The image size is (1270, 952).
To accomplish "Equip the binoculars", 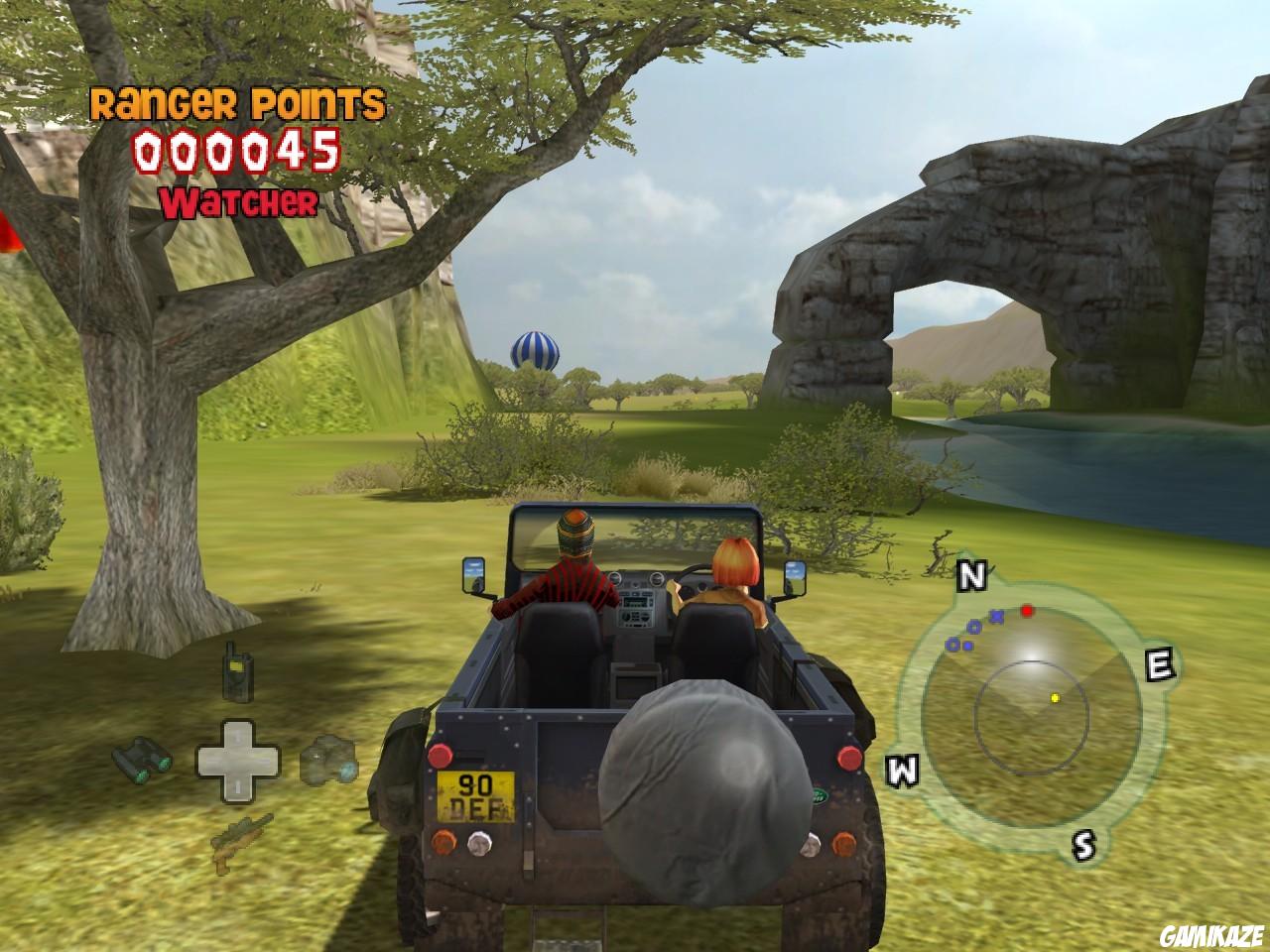I will [141, 759].
